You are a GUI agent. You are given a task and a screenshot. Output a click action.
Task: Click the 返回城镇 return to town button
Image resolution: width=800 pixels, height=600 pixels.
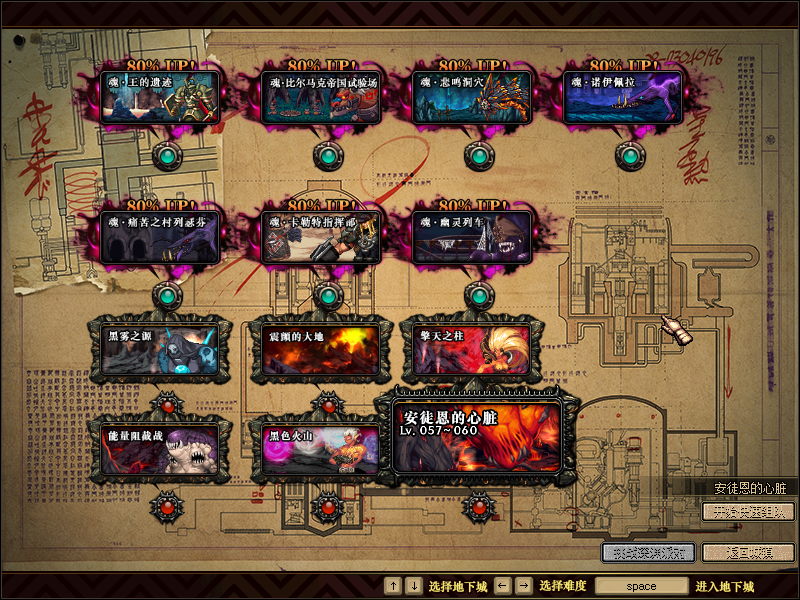[748, 551]
